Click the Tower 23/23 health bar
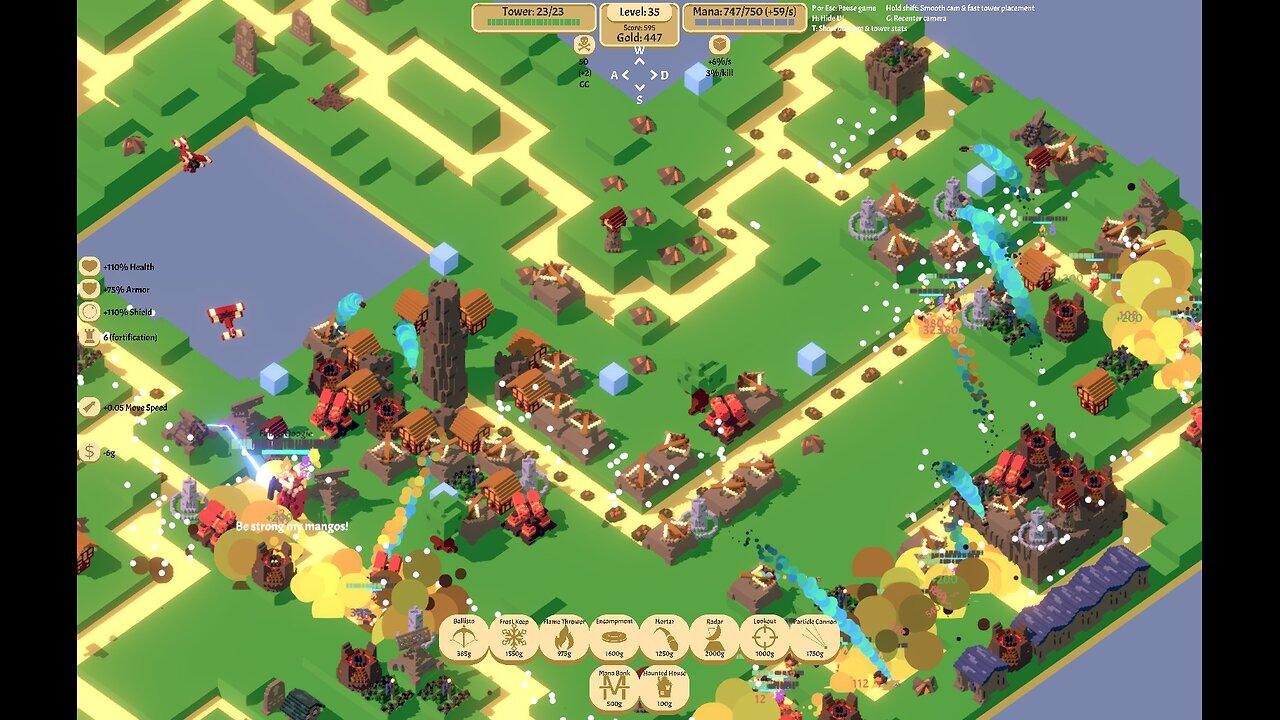This screenshot has height=720, width=1280. (533, 23)
